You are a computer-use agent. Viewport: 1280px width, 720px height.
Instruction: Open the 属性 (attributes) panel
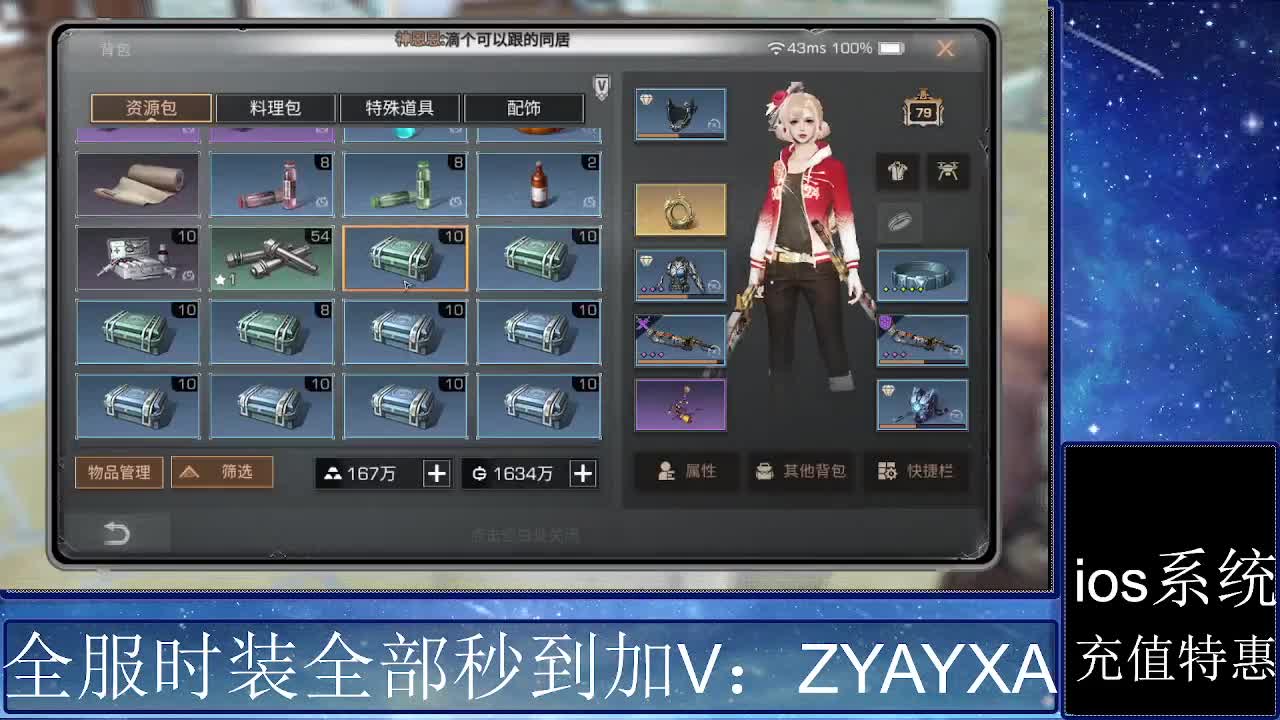pyautogui.click(x=685, y=472)
